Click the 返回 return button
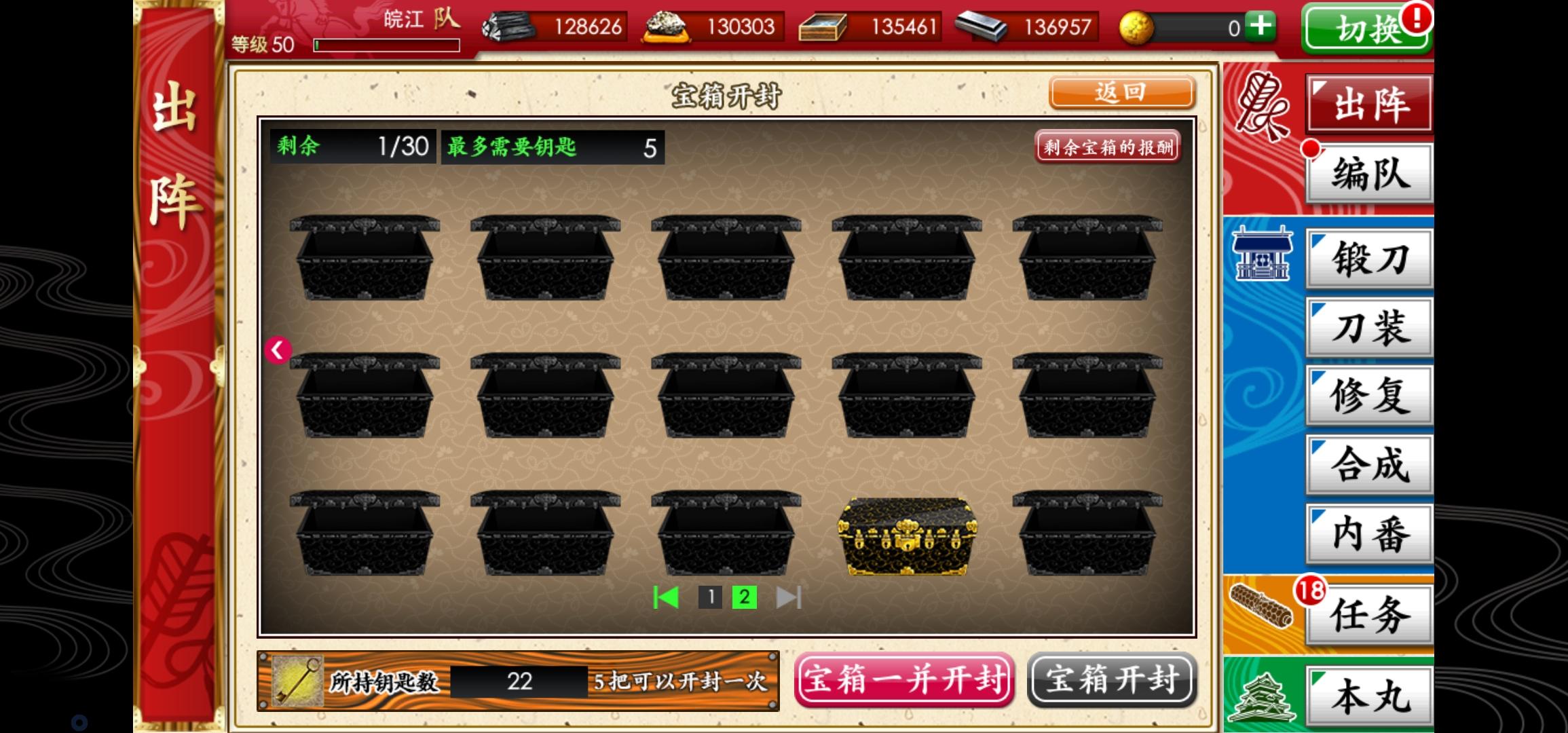 click(1123, 92)
